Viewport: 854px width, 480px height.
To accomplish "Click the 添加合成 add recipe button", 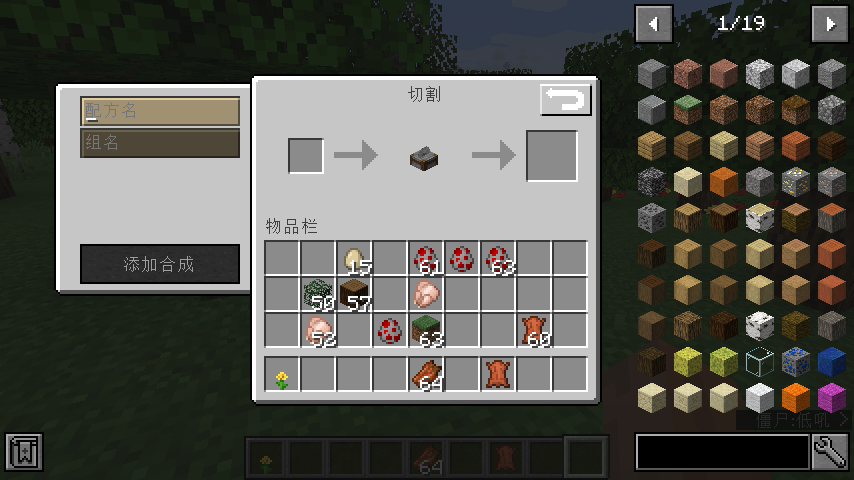I will click(x=160, y=264).
